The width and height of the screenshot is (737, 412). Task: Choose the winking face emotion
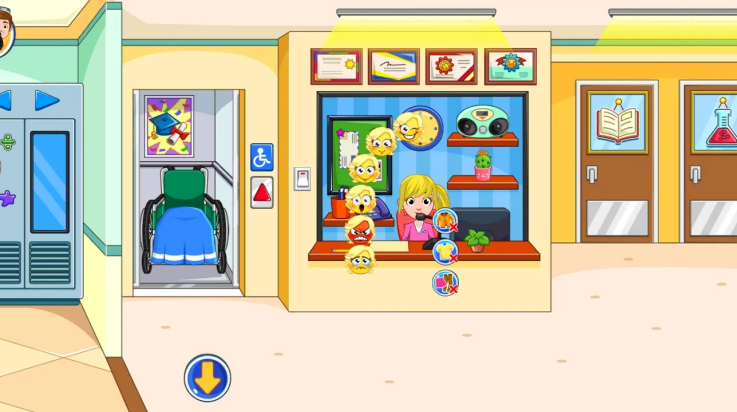(x=407, y=127)
